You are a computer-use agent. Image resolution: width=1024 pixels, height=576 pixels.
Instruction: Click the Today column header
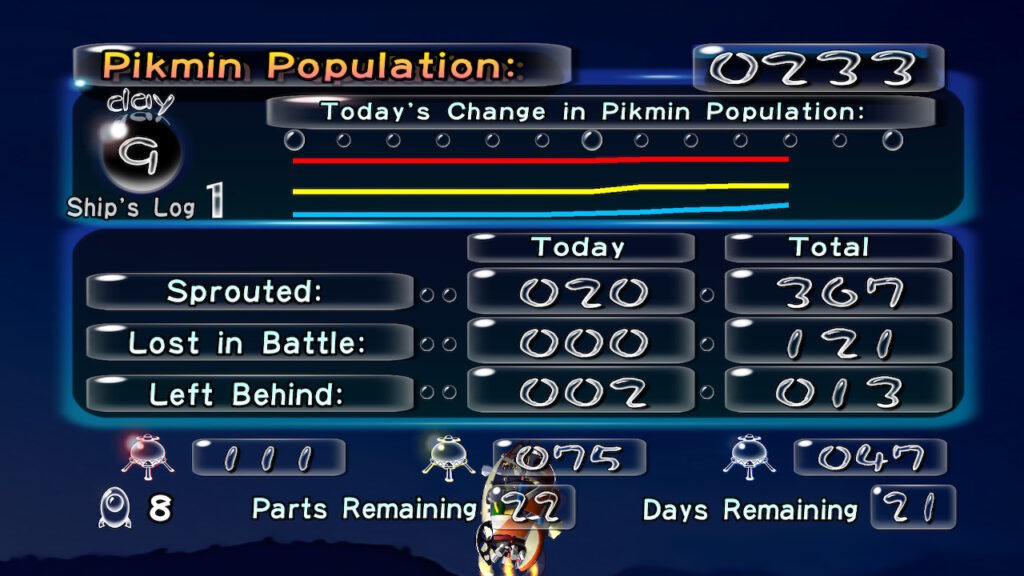click(579, 247)
